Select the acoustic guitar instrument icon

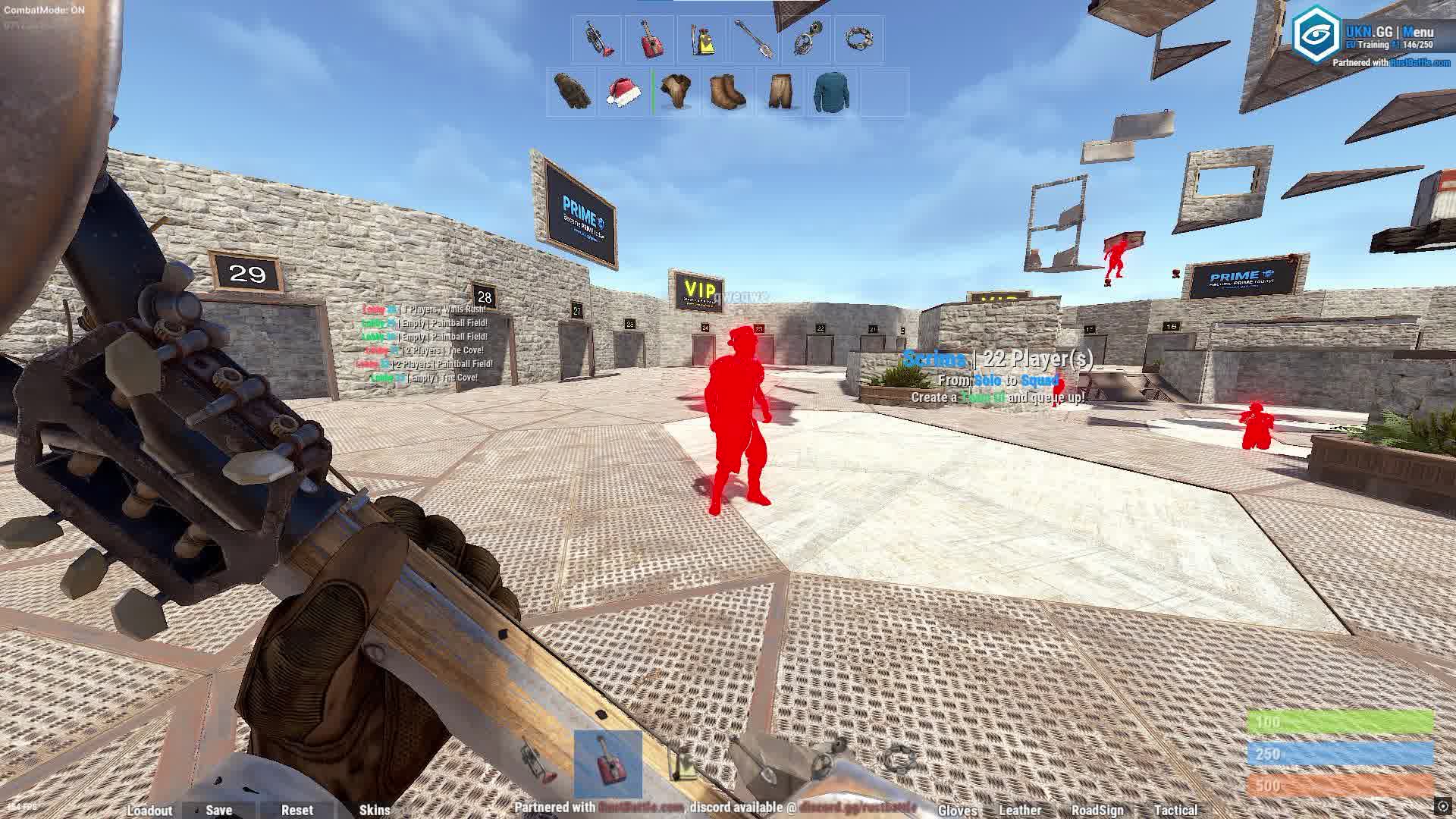[x=650, y=38]
